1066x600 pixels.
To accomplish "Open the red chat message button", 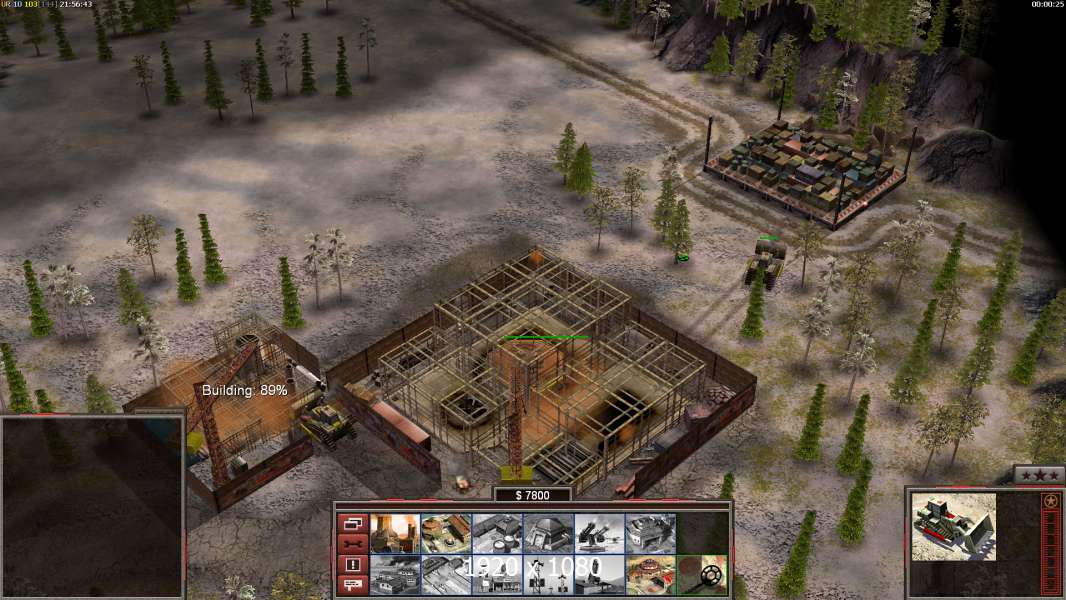I will tap(353, 585).
